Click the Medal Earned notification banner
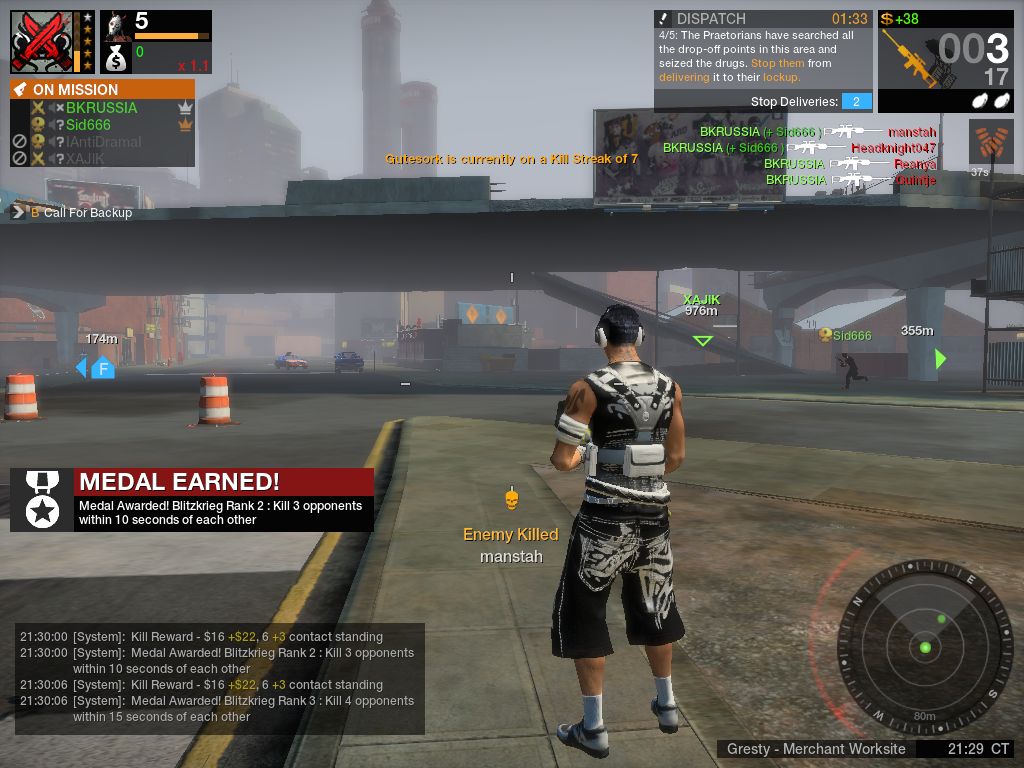The width and height of the screenshot is (1024, 768). coord(192,499)
